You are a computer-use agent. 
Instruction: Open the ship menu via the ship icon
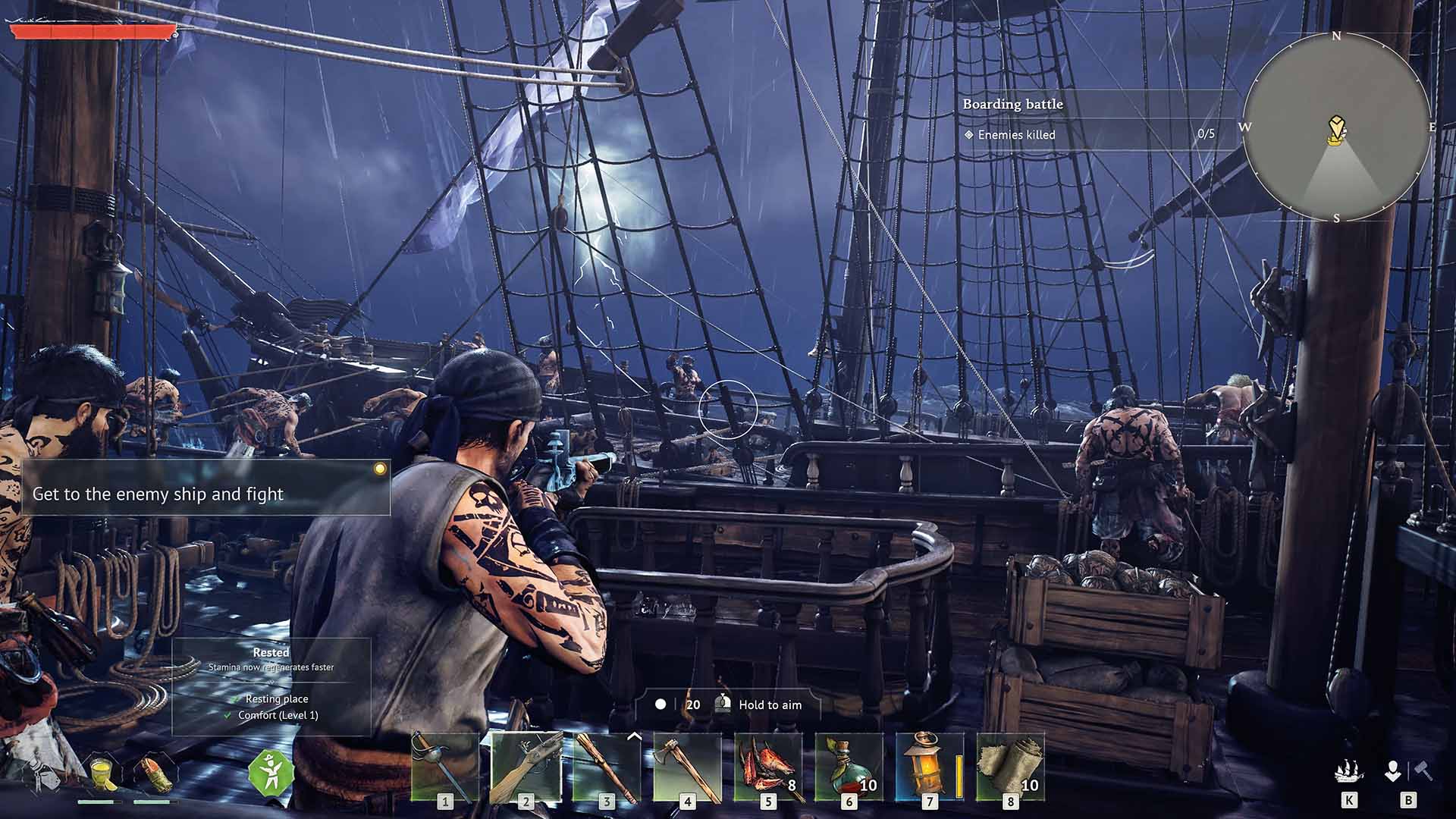[1348, 771]
